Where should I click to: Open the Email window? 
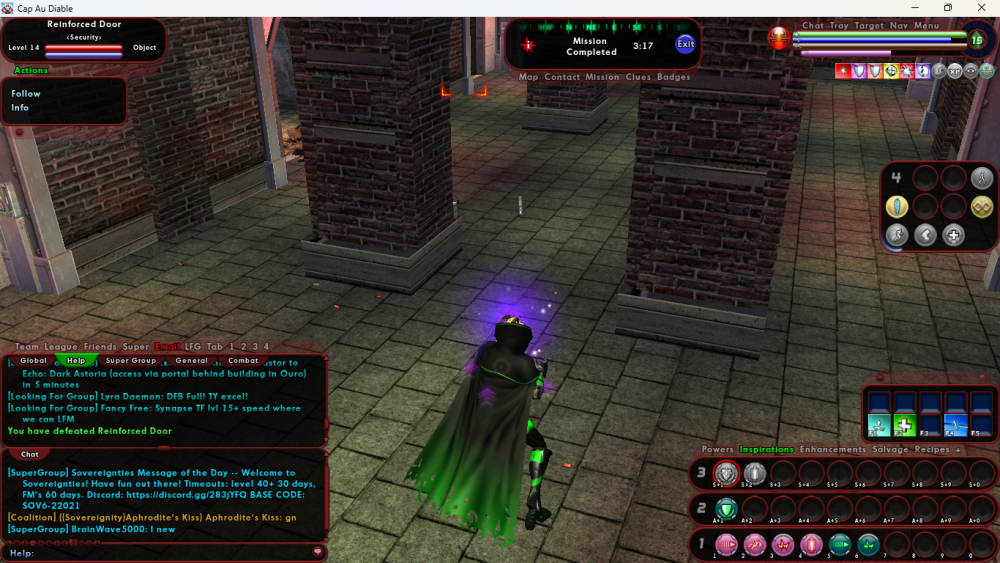point(167,347)
